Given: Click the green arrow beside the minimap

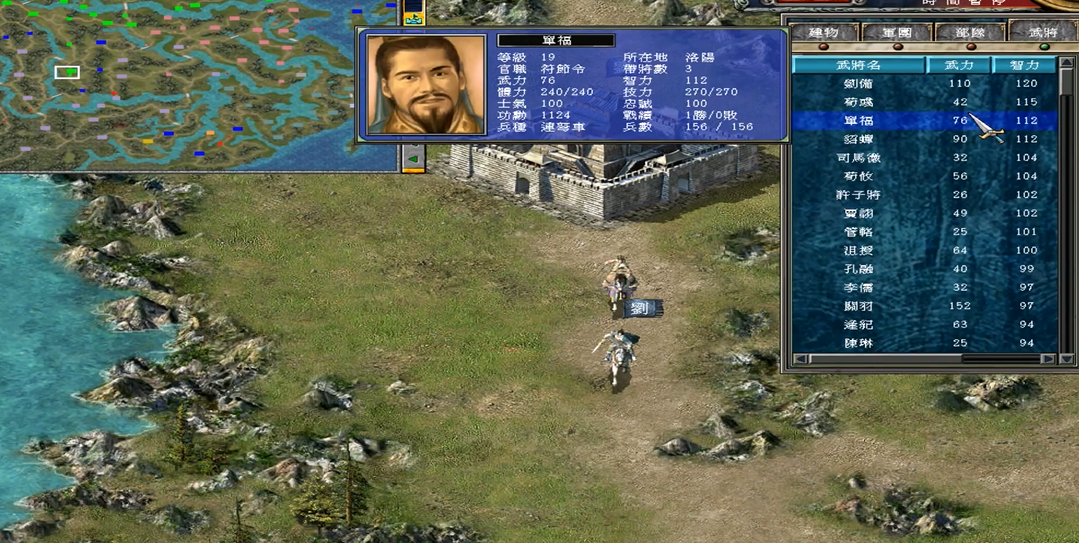Looking at the screenshot, I should (413, 158).
